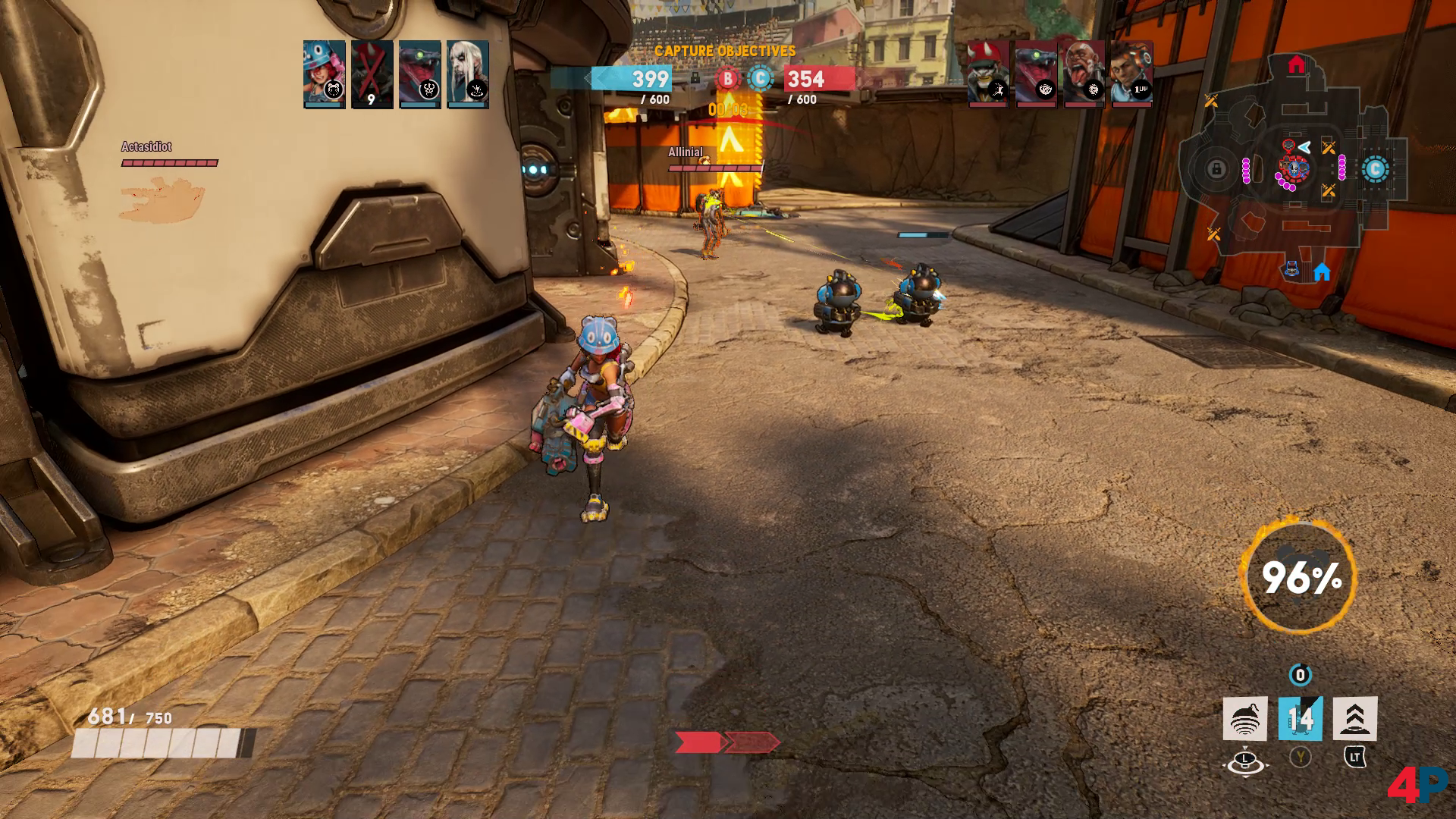Pick the tongue-out bald enemy portrait

point(1084,74)
